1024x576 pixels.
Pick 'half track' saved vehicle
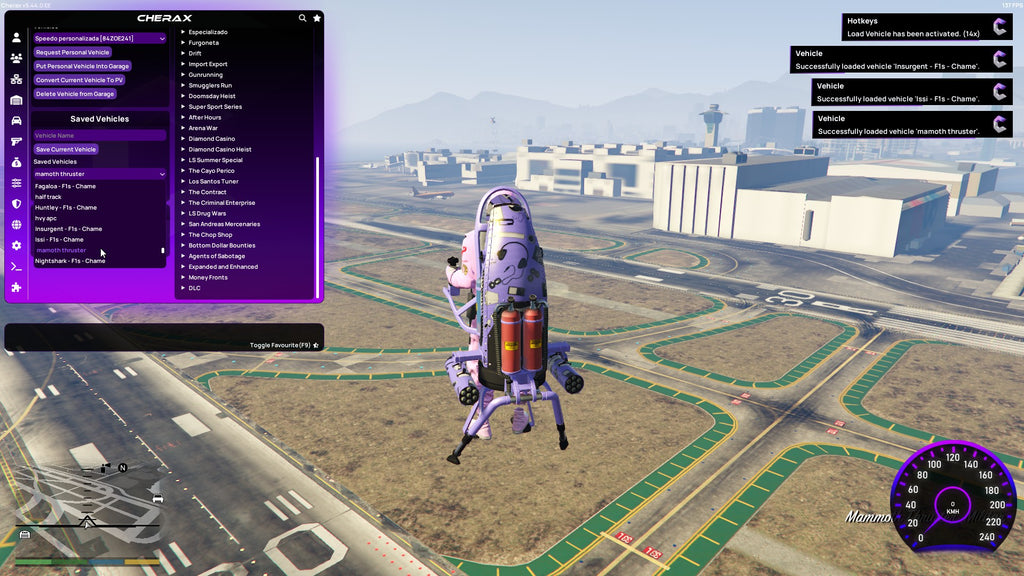pos(48,197)
